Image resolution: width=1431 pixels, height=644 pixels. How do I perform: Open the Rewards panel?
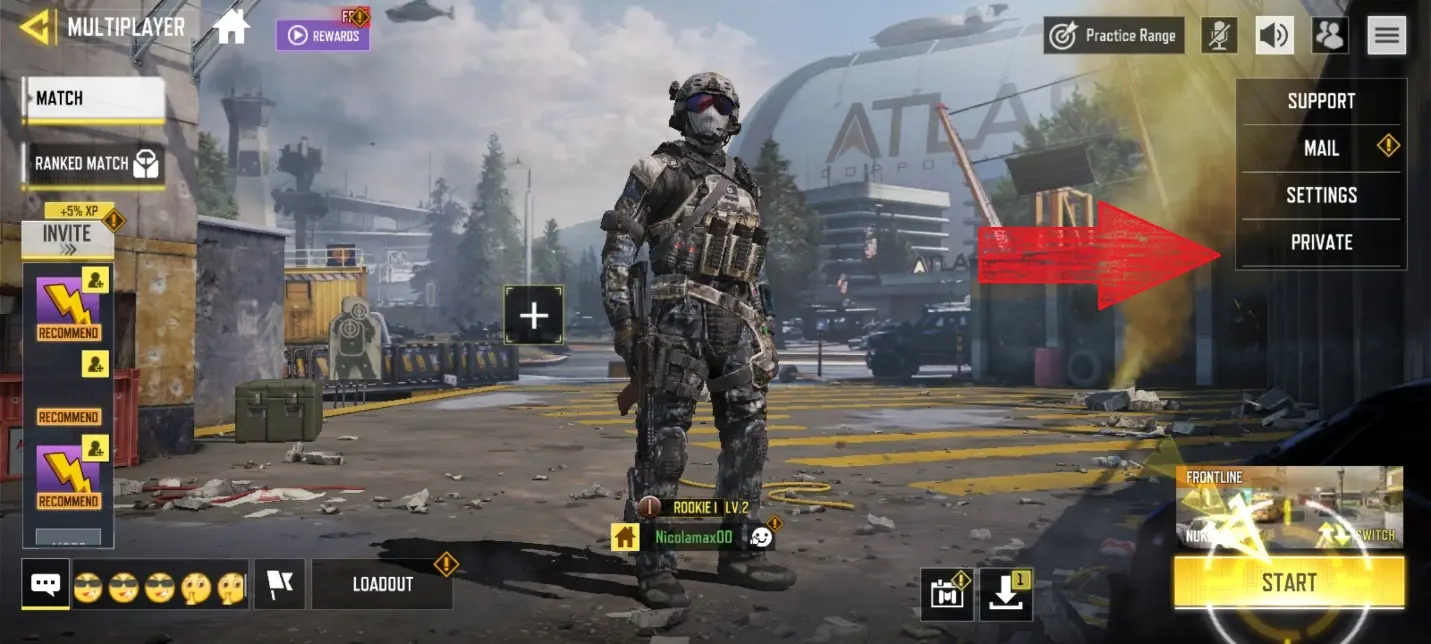pyautogui.click(x=323, y=35)
